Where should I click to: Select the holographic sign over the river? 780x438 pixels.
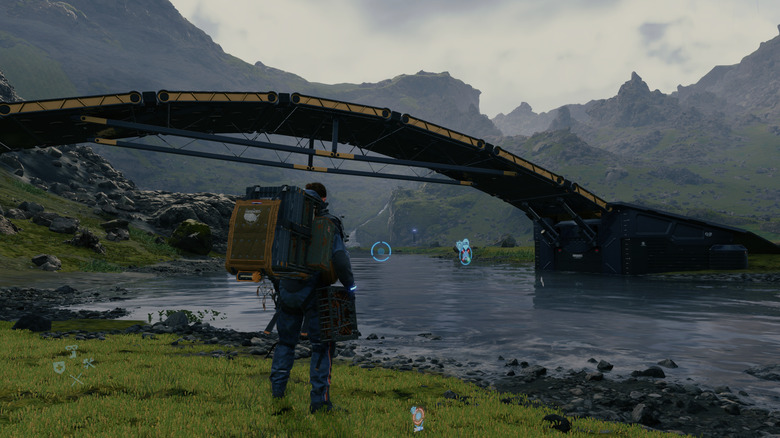pyautogui.click(x=464, y=251)
